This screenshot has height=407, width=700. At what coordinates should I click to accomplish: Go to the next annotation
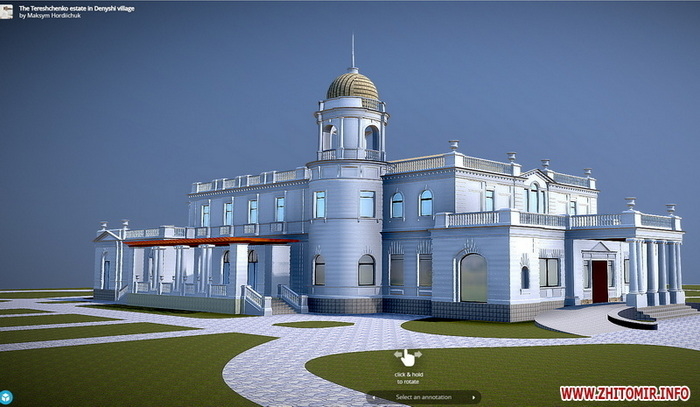tap(474, 397)
